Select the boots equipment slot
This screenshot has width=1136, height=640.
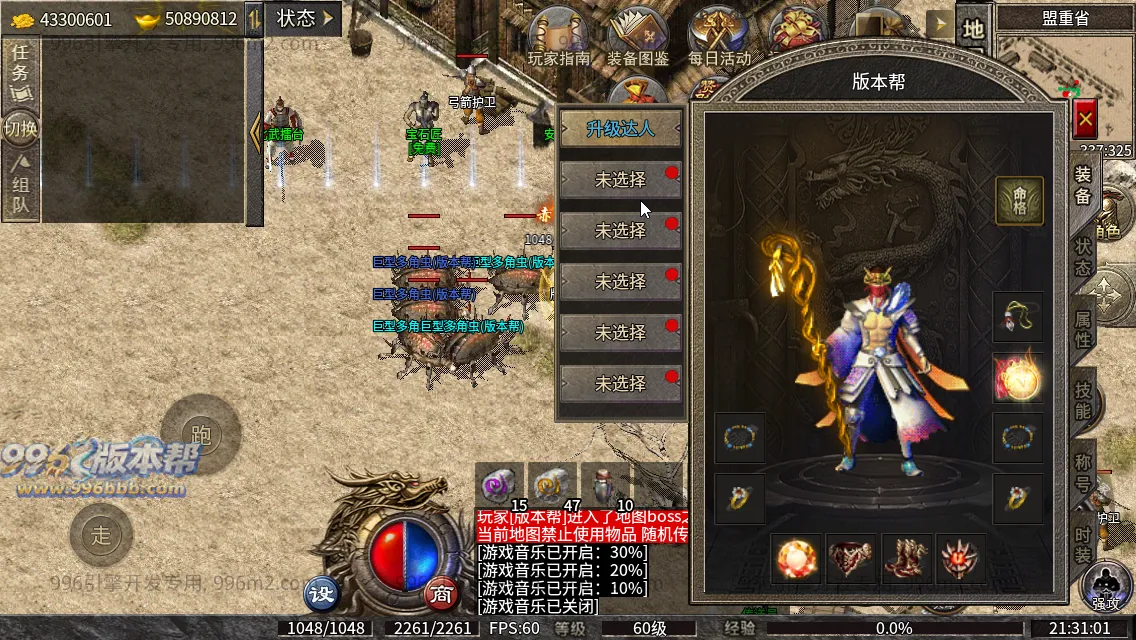(x=907, y=559)
